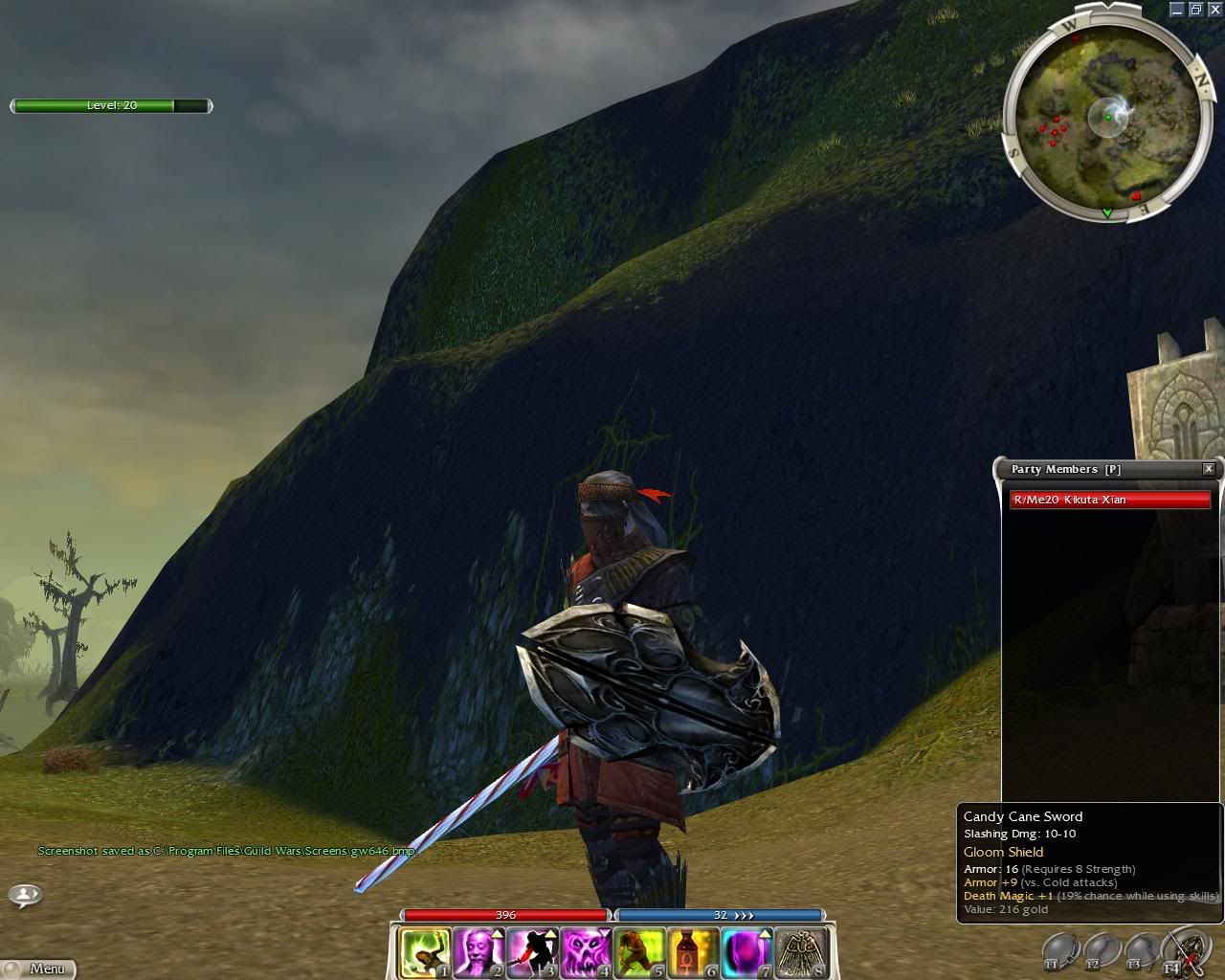Viewport: 1225px width, 980px height.
Task: Trigger skill 3 with the dark silhouette swordsman
Action: [x=531, y=952]
